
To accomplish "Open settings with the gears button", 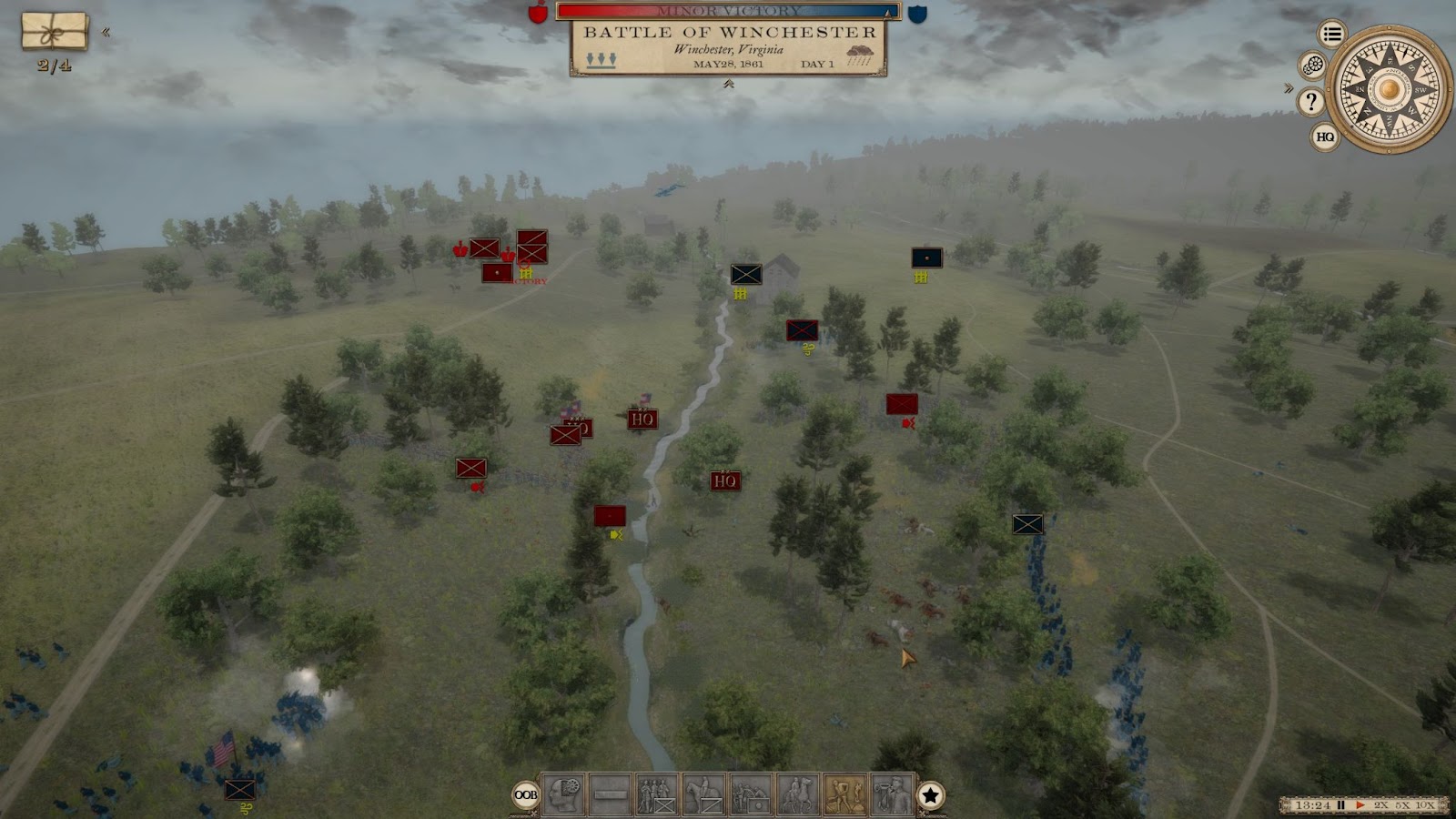I will 1312,65.
